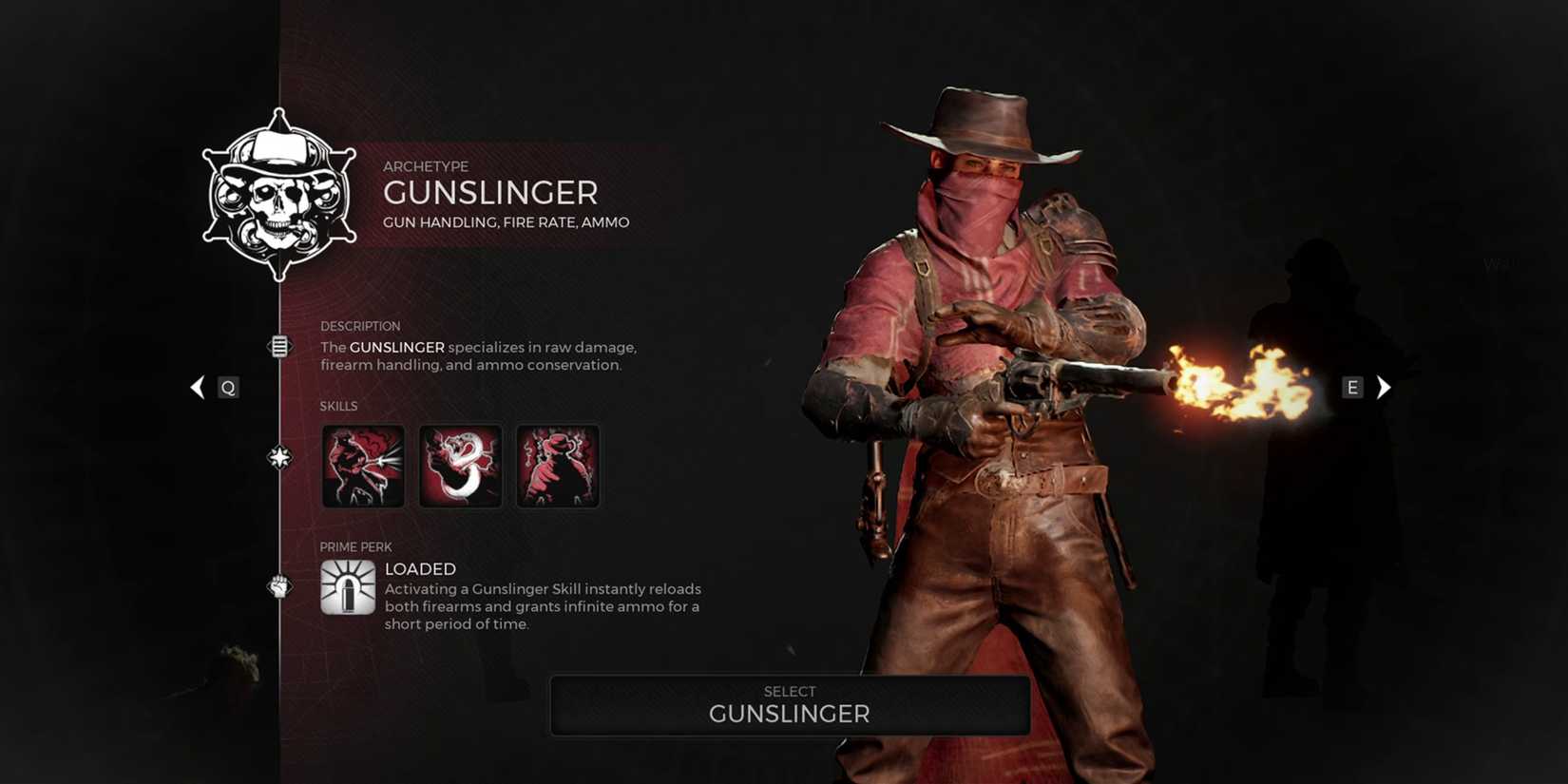This screenshot has height=784, width=1568.
Task: Click the right arrow to view next archetype
Action: point(1384,387)
